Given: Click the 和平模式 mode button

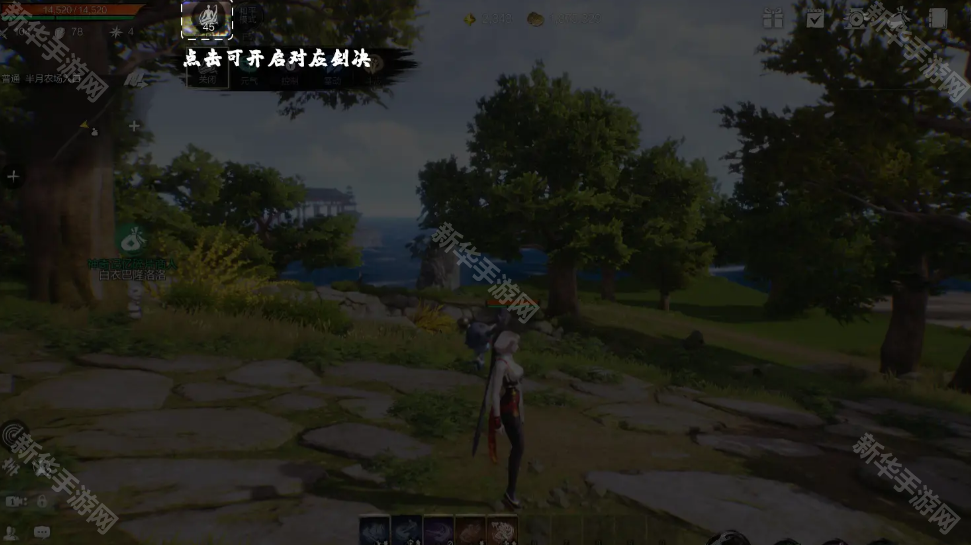Looking at the screenshot, I should tap(246, 14).
